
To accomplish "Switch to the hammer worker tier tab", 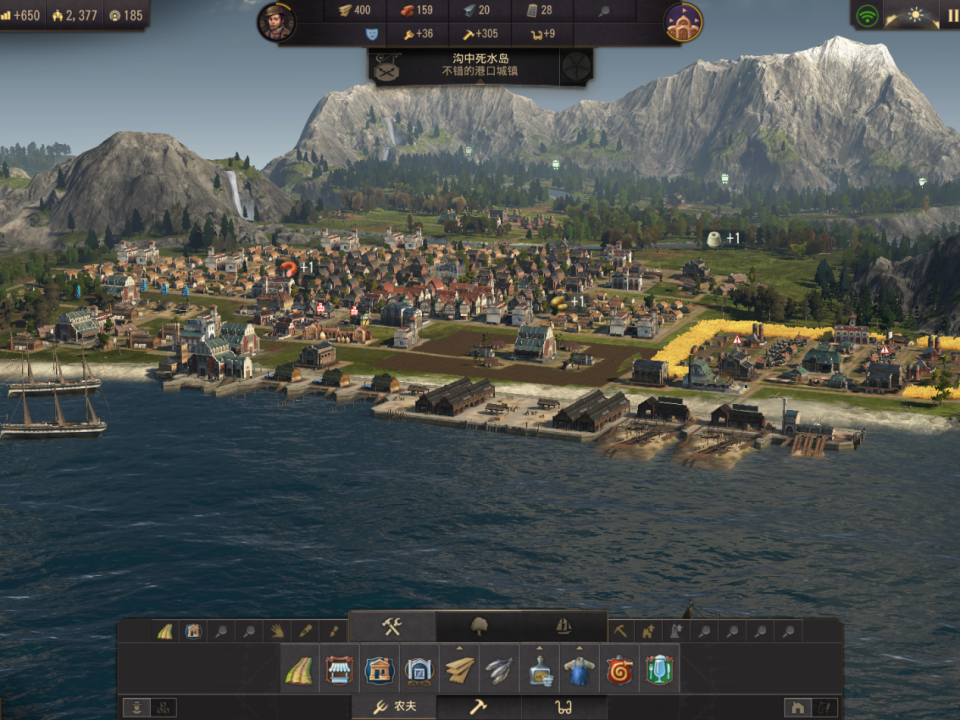I will coord(478,707).
